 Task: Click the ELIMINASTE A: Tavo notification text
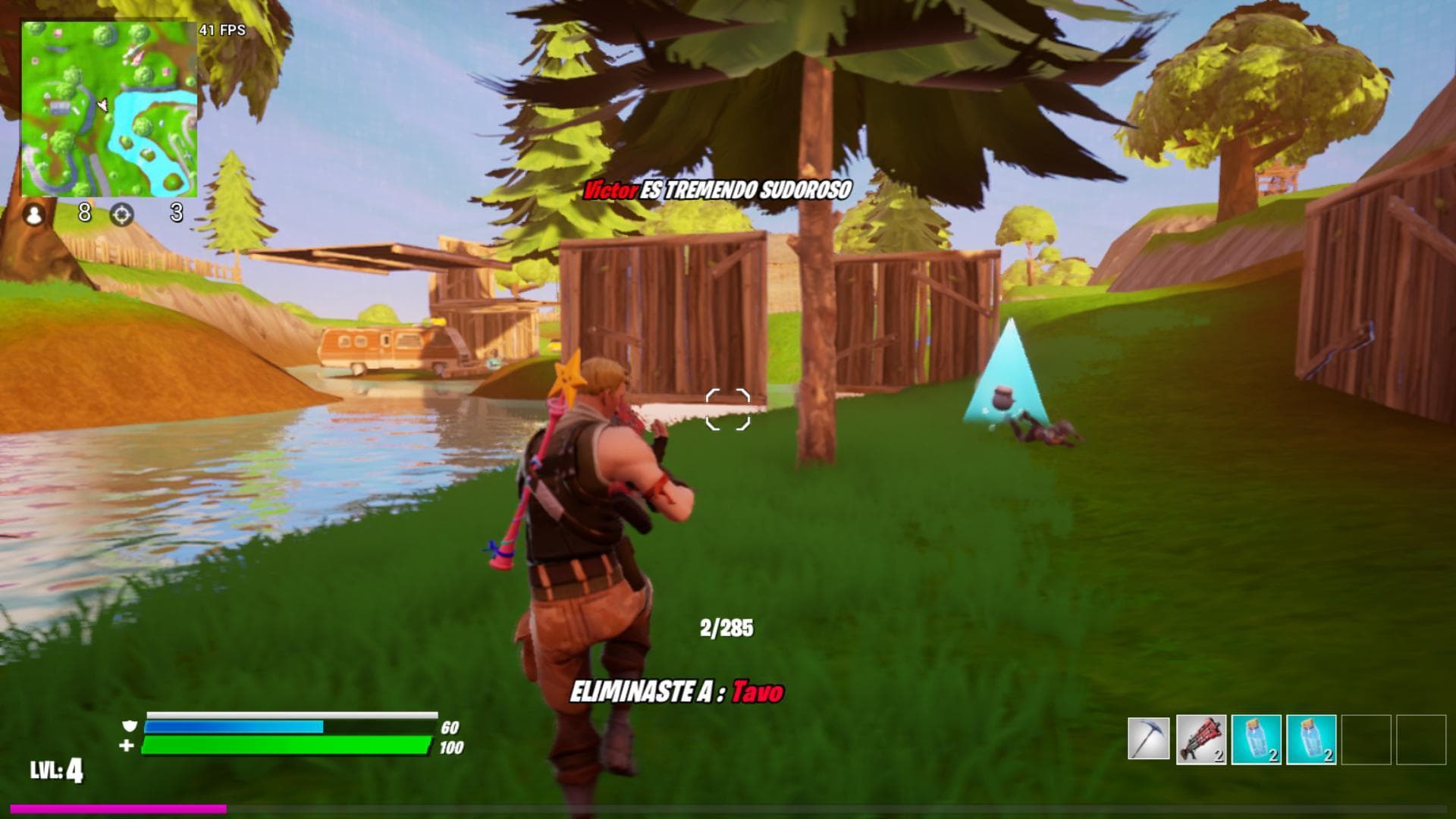tap(679, 692)
